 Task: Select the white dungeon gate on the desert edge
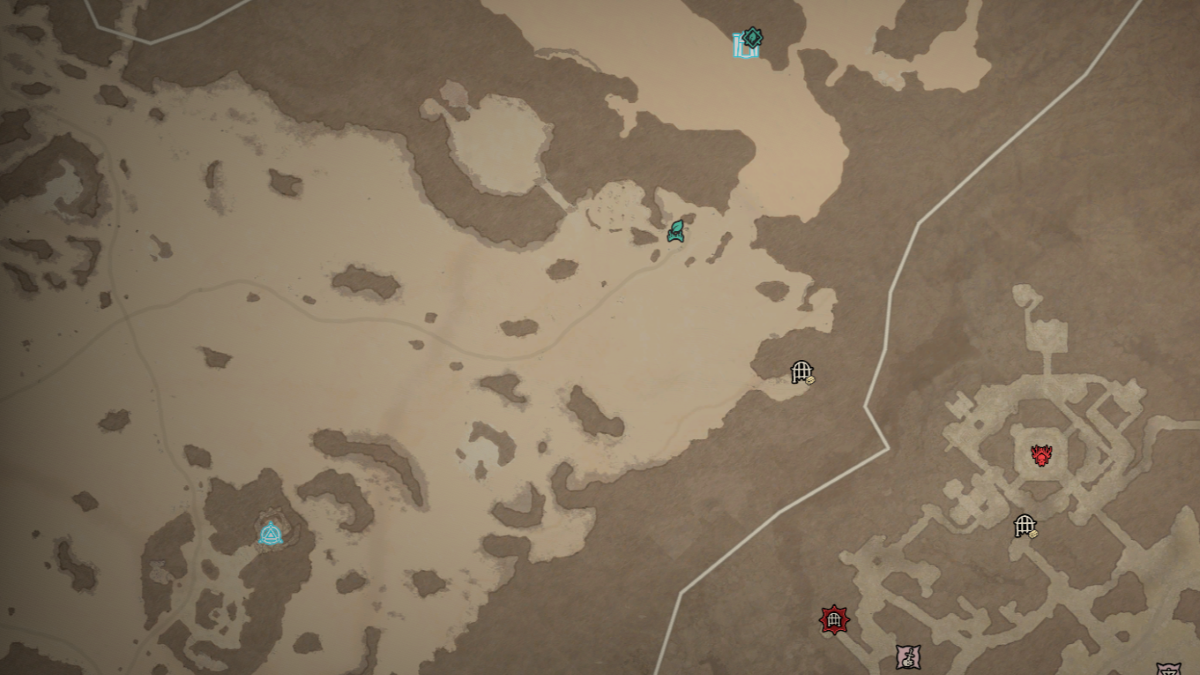(802, 373)
